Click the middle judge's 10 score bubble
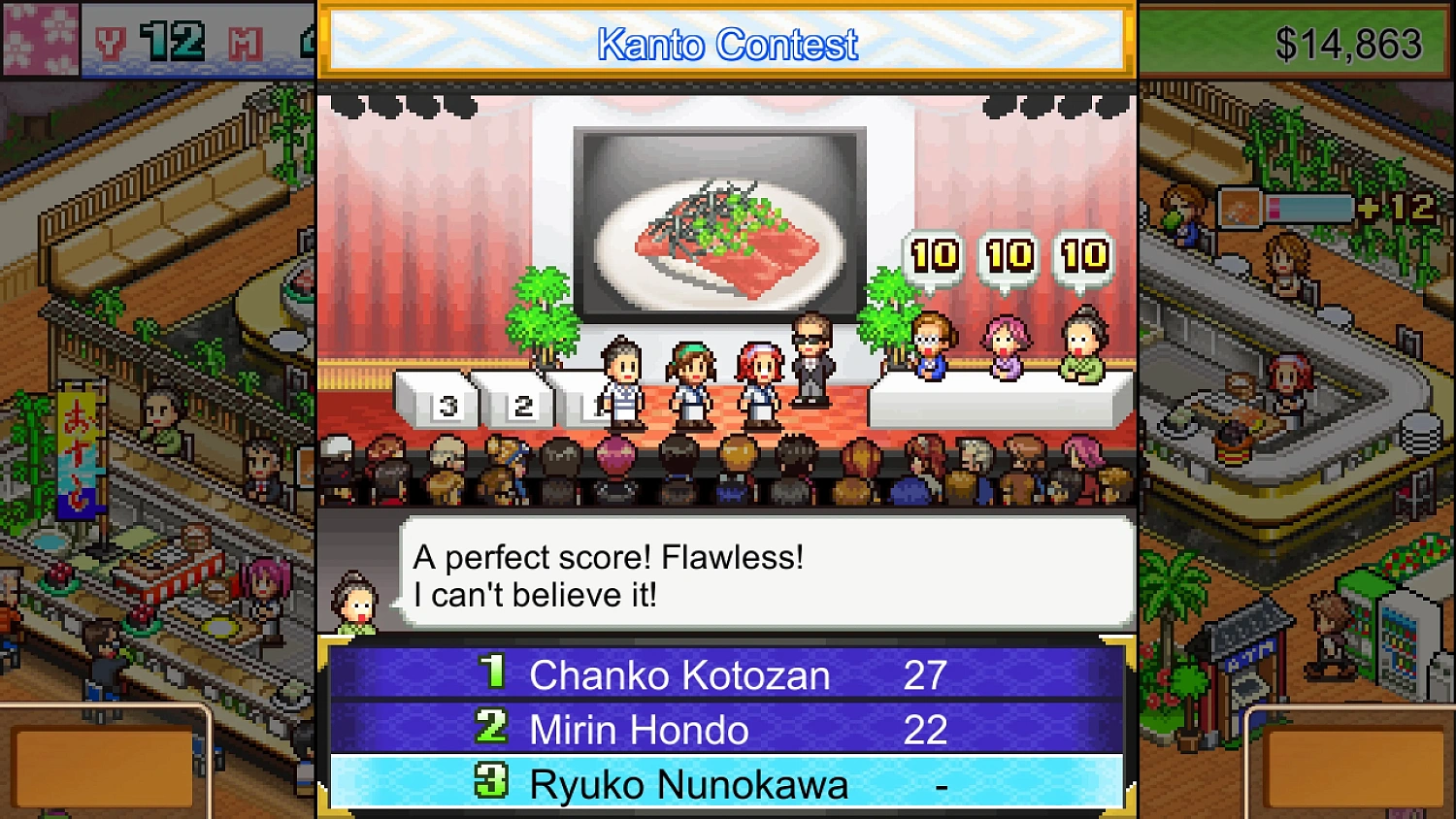This screenshot has height=819, width=1456. 1008,256
